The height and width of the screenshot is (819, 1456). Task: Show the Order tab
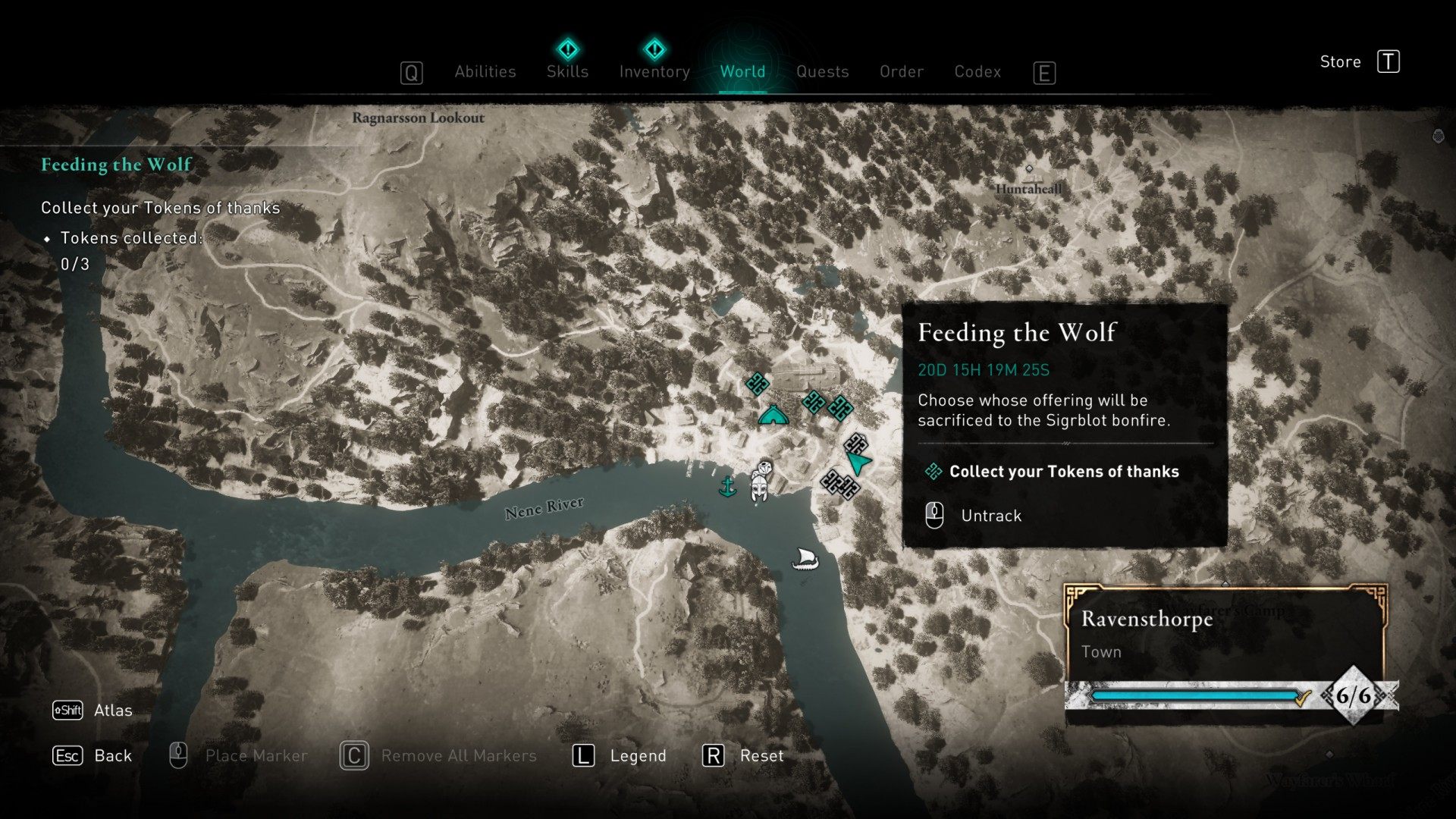tap(901, 71)
